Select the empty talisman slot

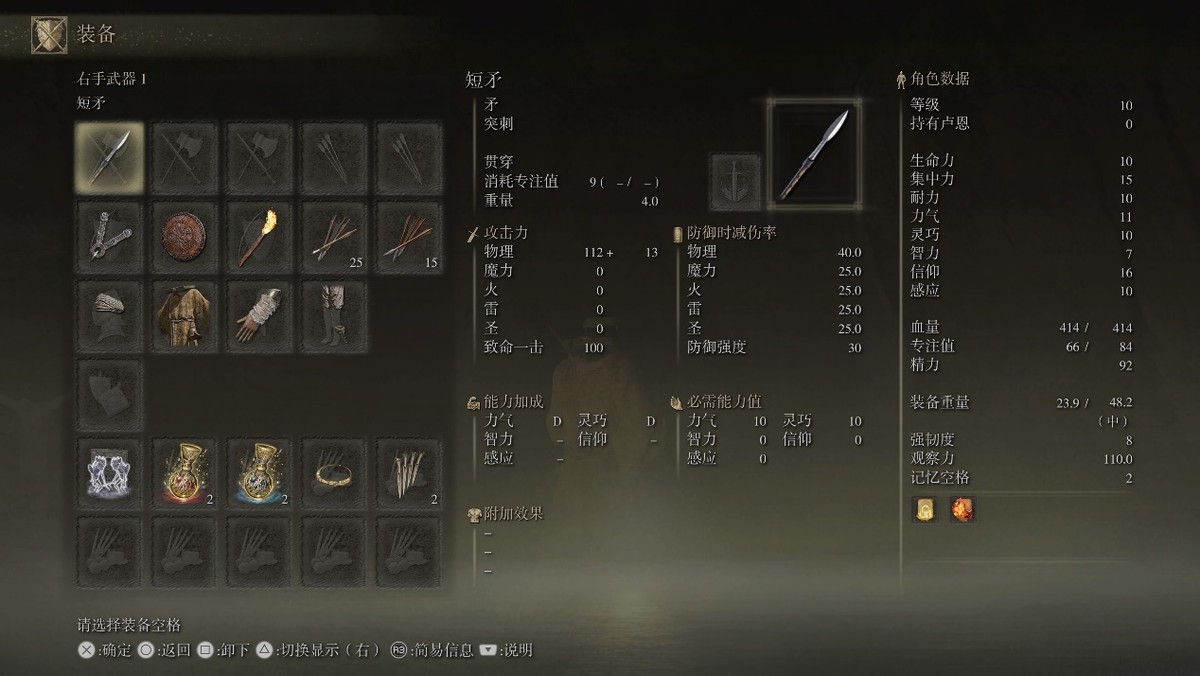pos(110,393)
